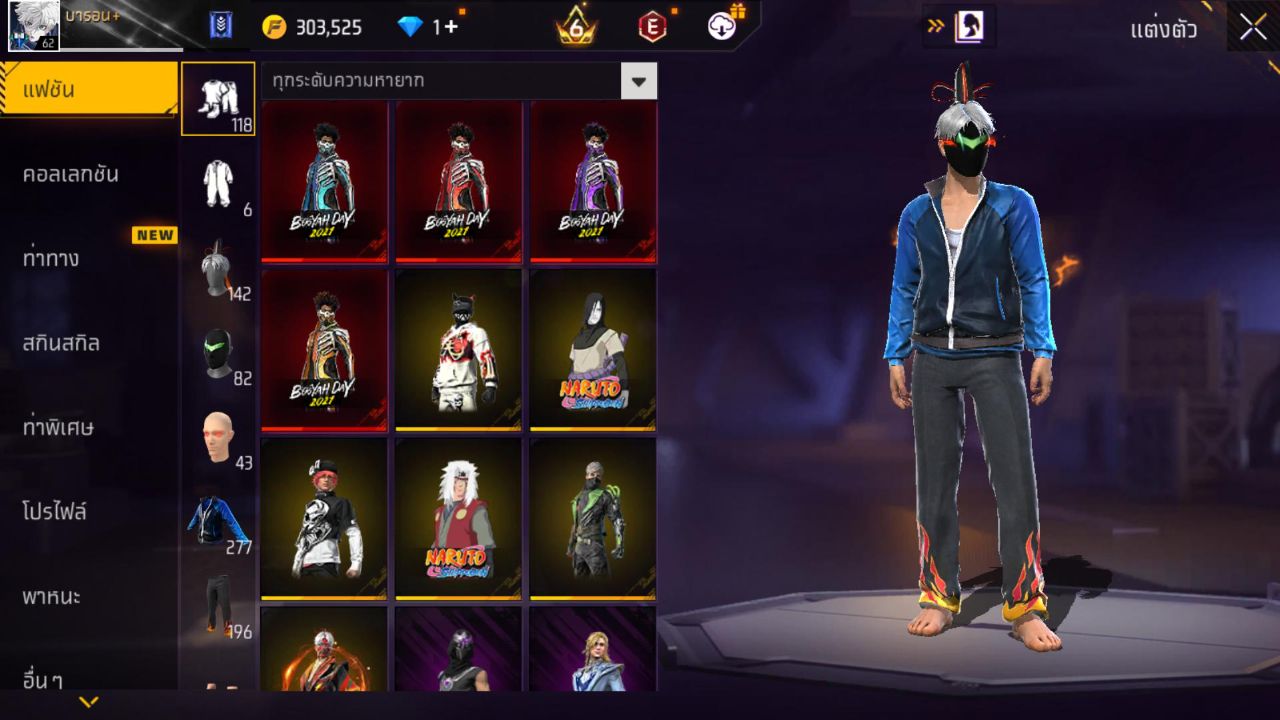This screenshot has width=1280, height=720.
Task: Select the full-body suit category with 6 items
Action: tap(219, 180)
